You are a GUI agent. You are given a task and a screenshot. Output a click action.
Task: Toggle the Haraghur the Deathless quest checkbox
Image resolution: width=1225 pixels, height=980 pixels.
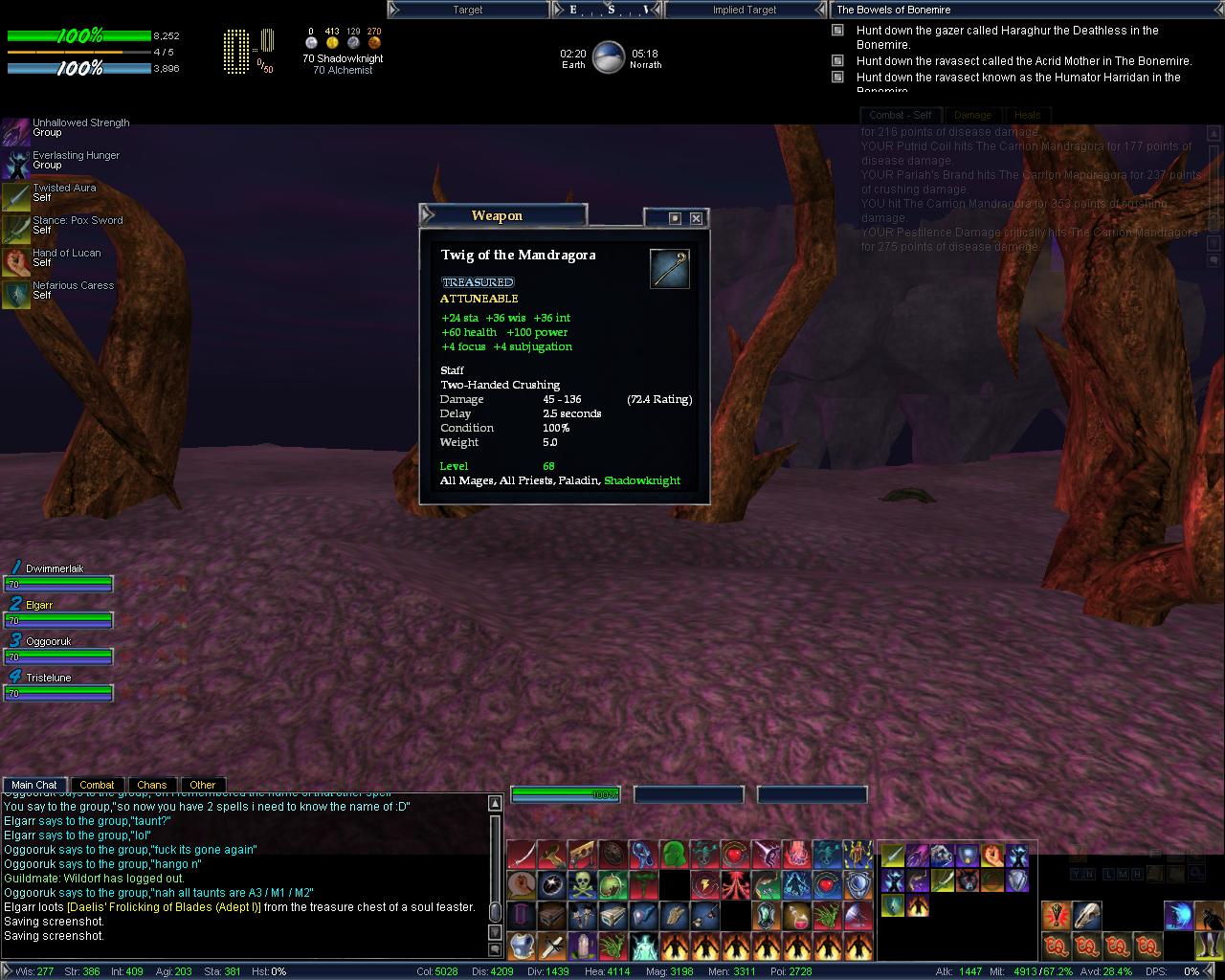837,31
